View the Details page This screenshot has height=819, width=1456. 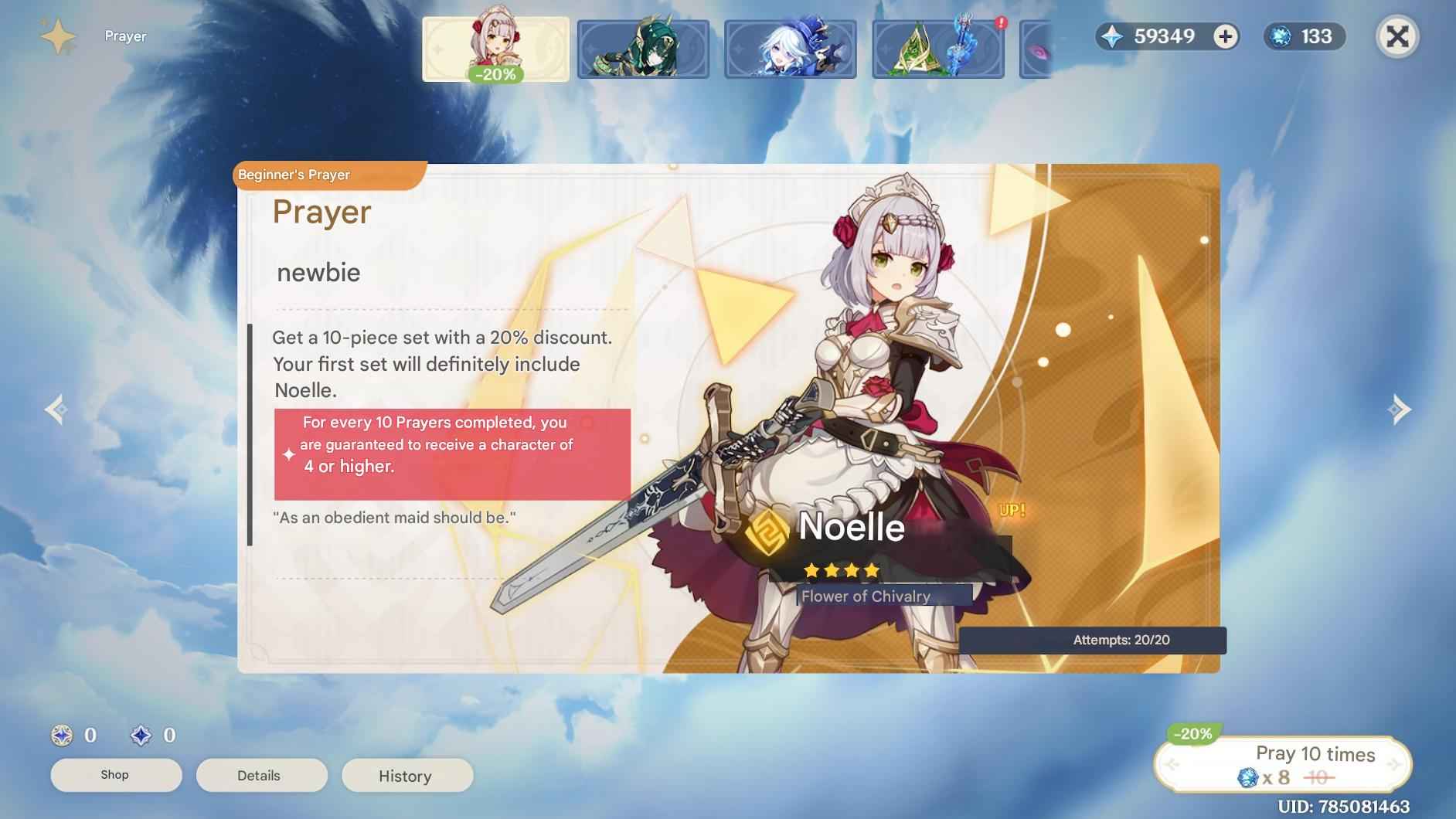261,775
